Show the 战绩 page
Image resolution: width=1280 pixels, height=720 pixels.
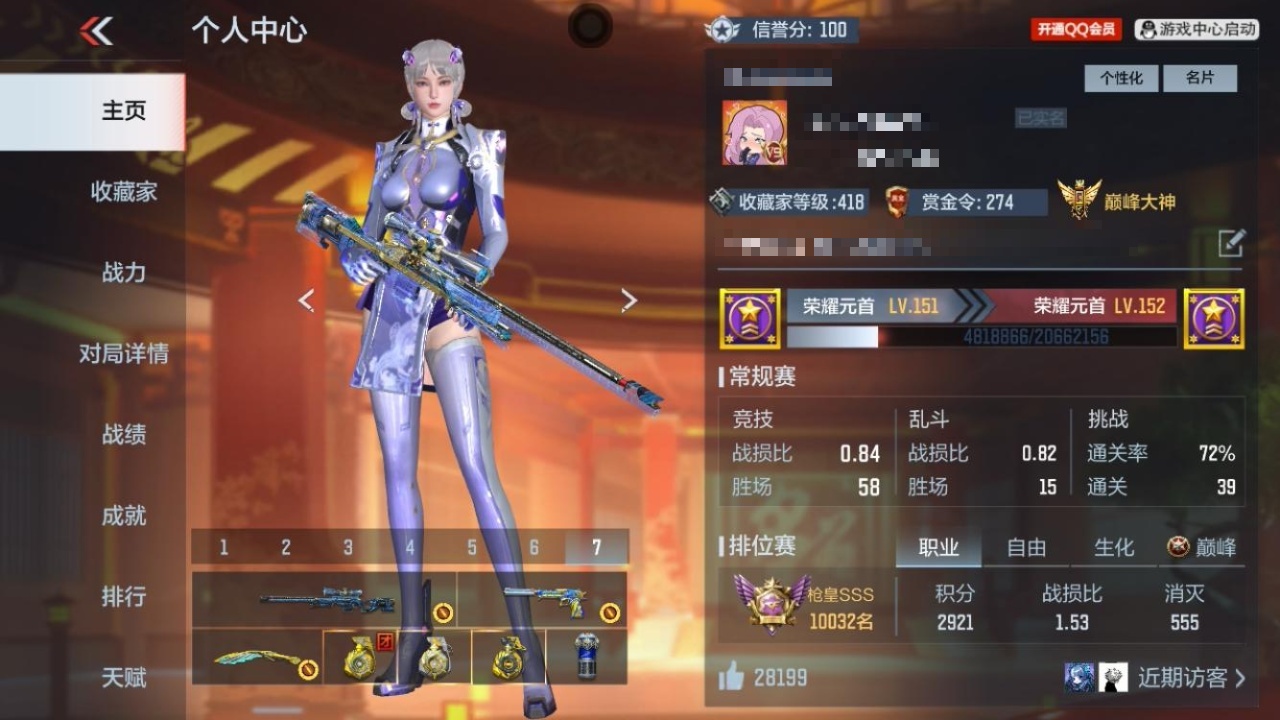124,434
